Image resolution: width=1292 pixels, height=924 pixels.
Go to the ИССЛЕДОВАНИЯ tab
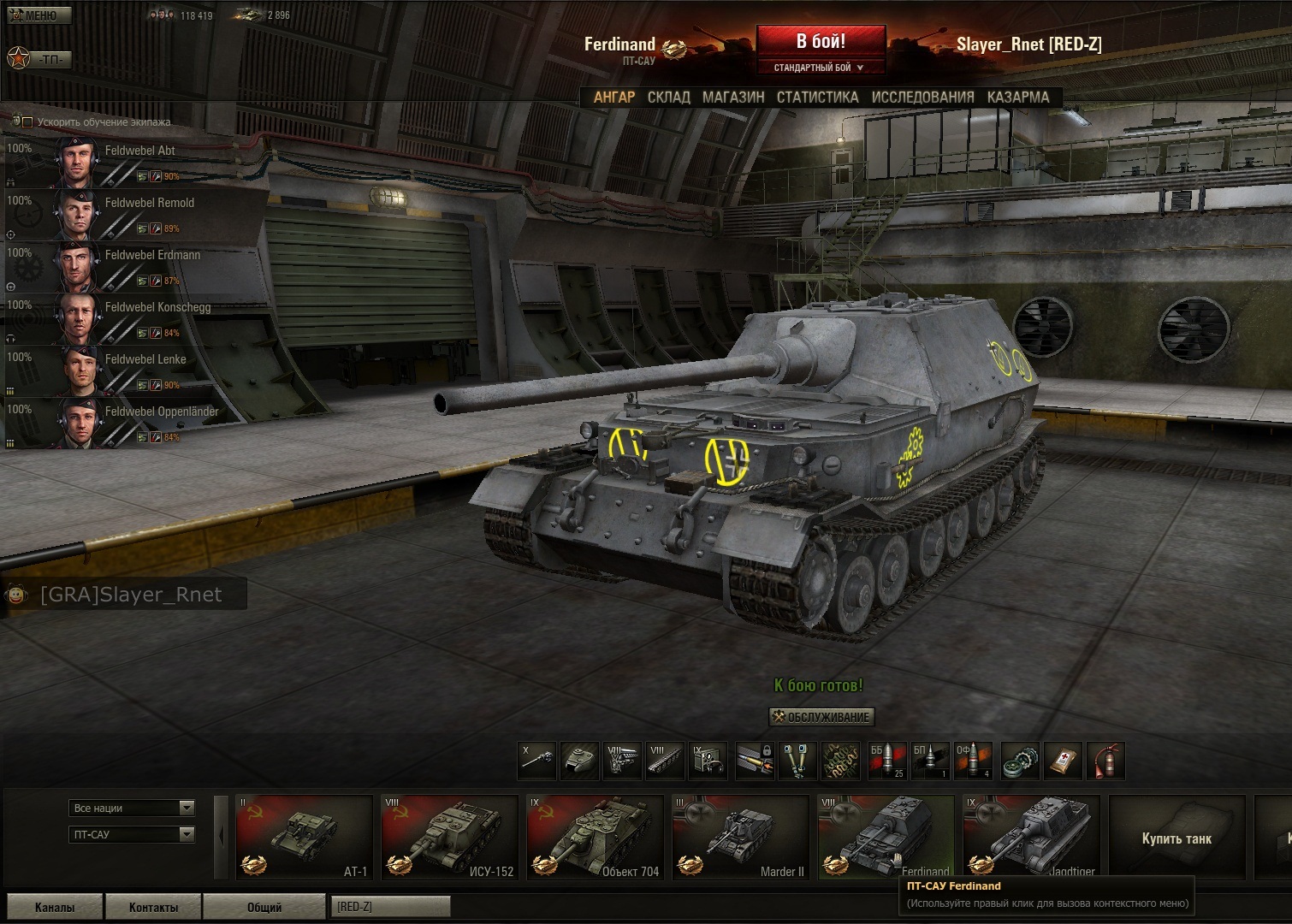[x=922, y=98]
